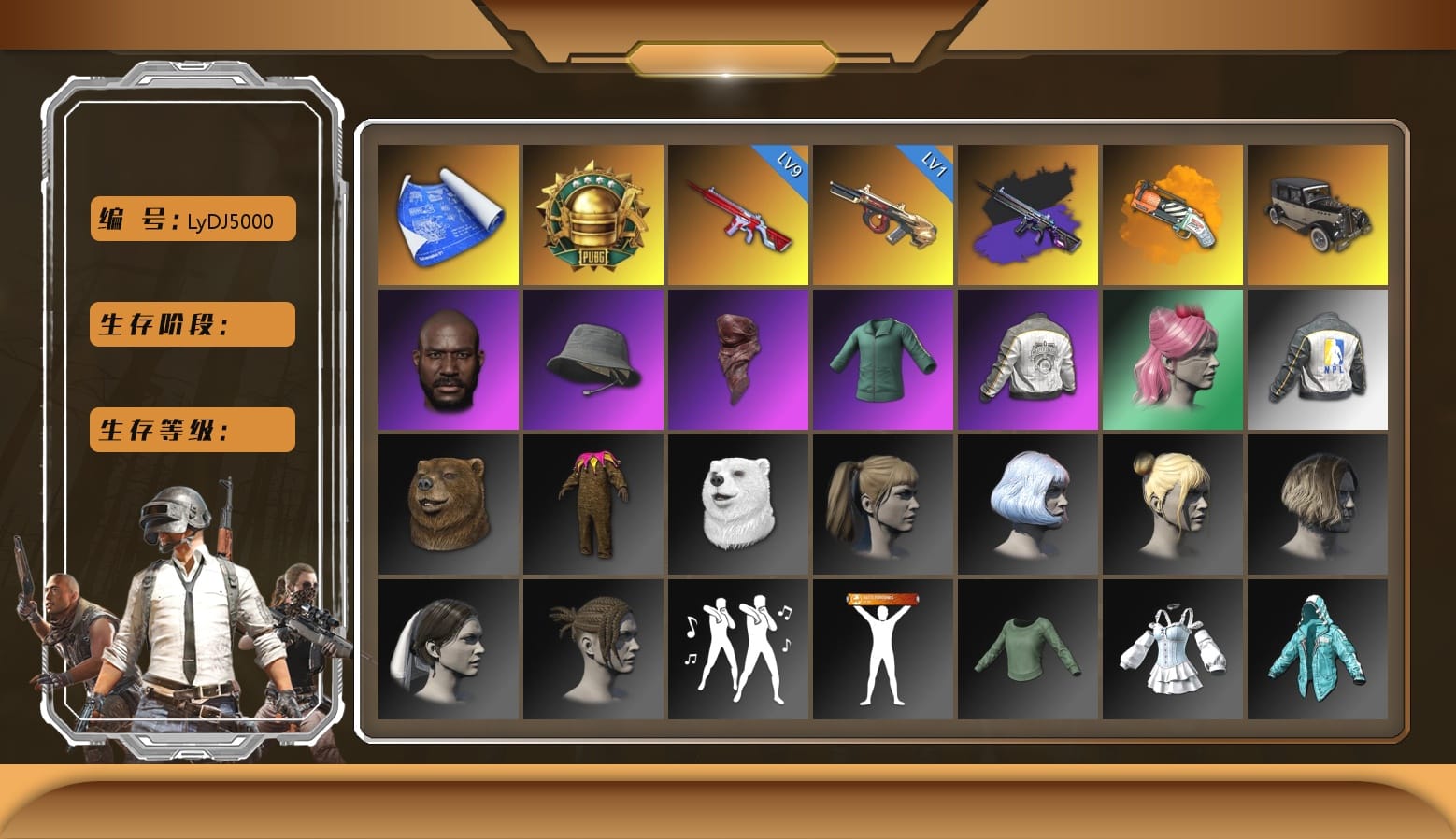
Task: Select the gray bucket hat item
Action: [592, 360]
